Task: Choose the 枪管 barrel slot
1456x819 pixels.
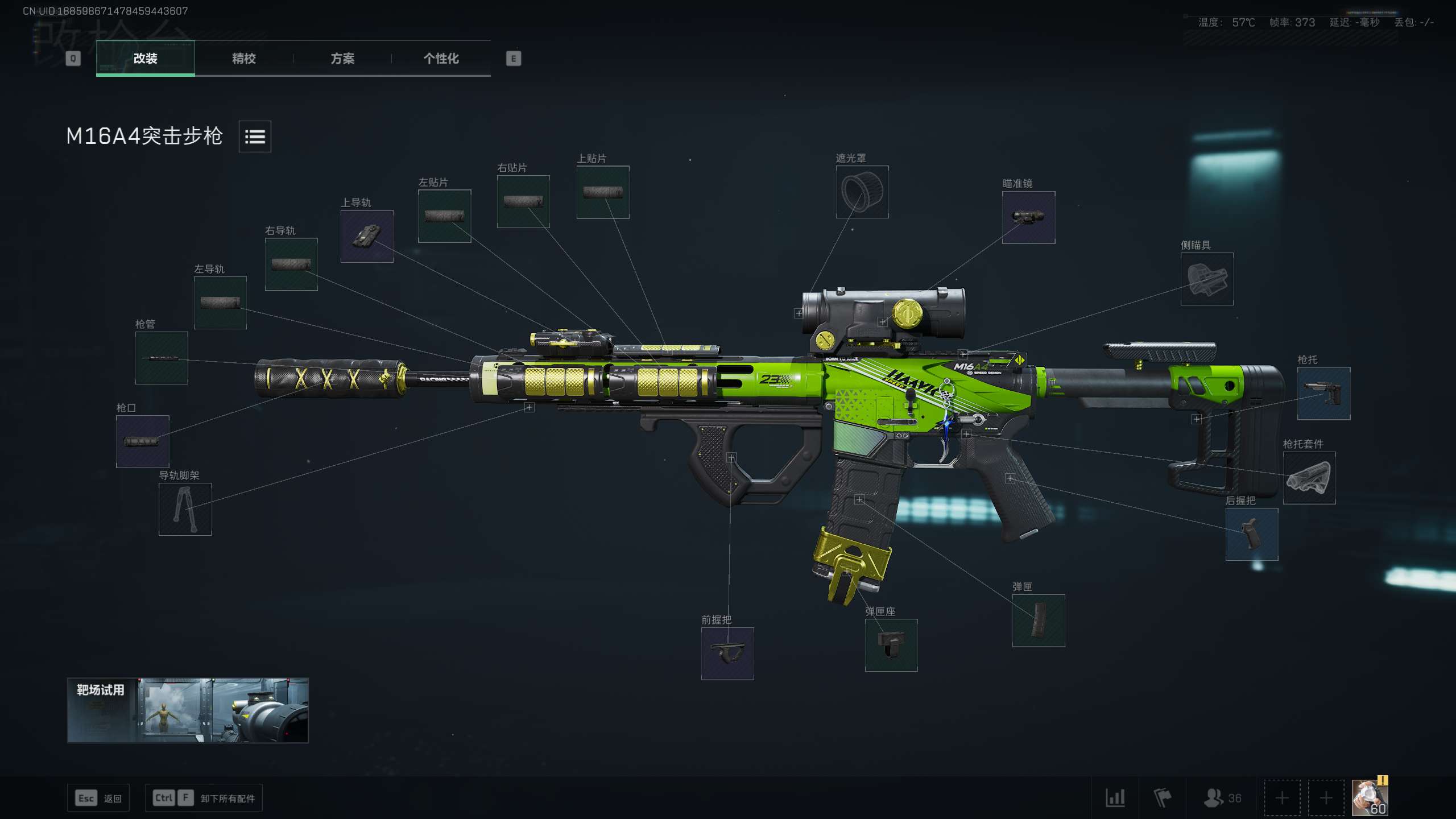Action: [x=162, y=358]
